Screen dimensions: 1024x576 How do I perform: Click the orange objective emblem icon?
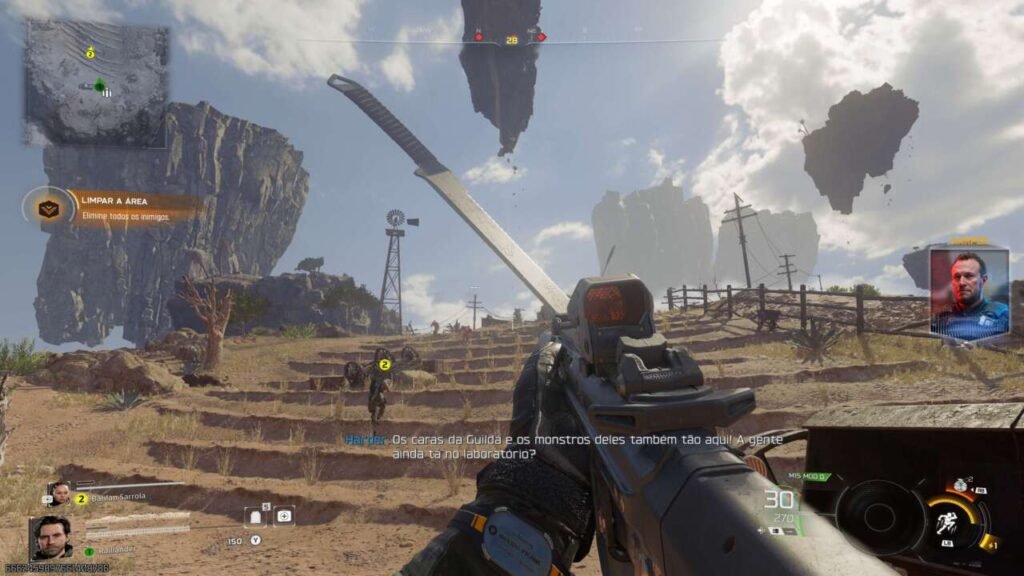pos(48,208)
